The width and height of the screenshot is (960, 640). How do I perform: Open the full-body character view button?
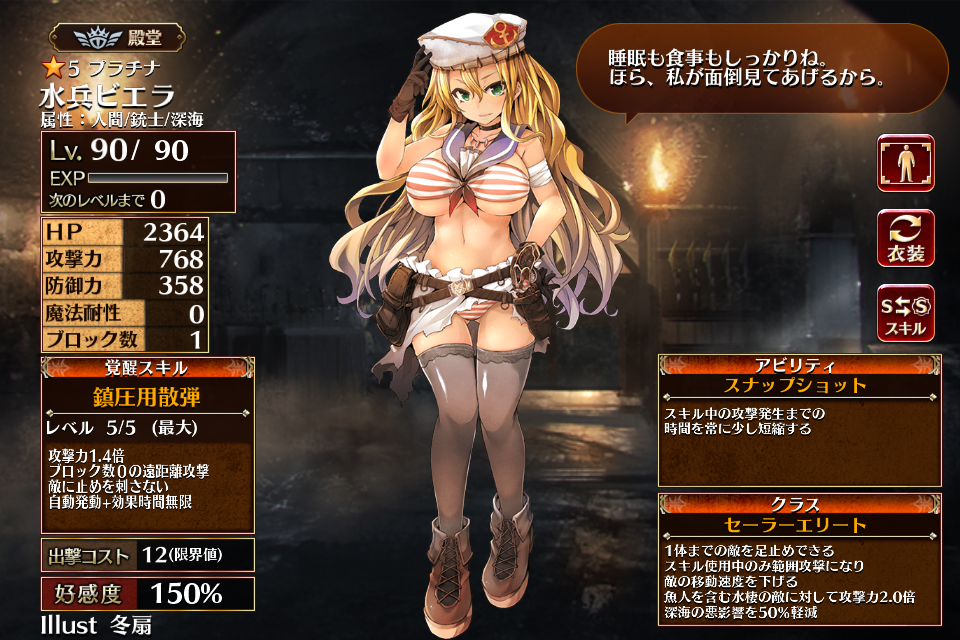click(905, 164)
